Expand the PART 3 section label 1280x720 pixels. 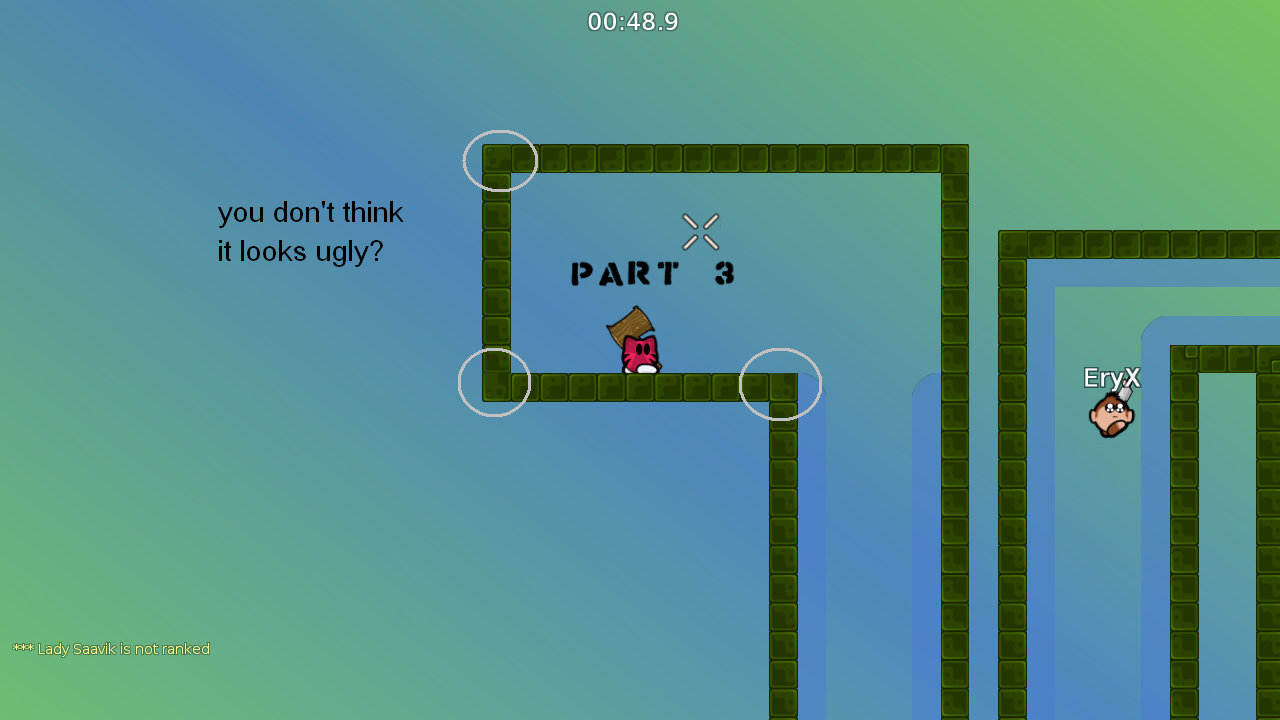click(651, 273)
